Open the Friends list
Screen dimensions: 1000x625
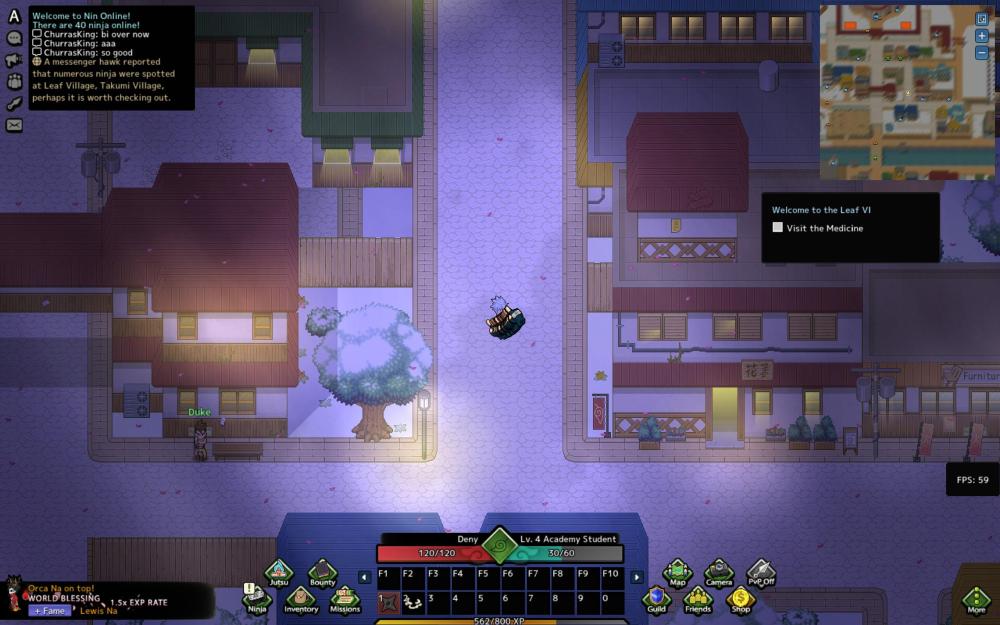click(698, 598)
